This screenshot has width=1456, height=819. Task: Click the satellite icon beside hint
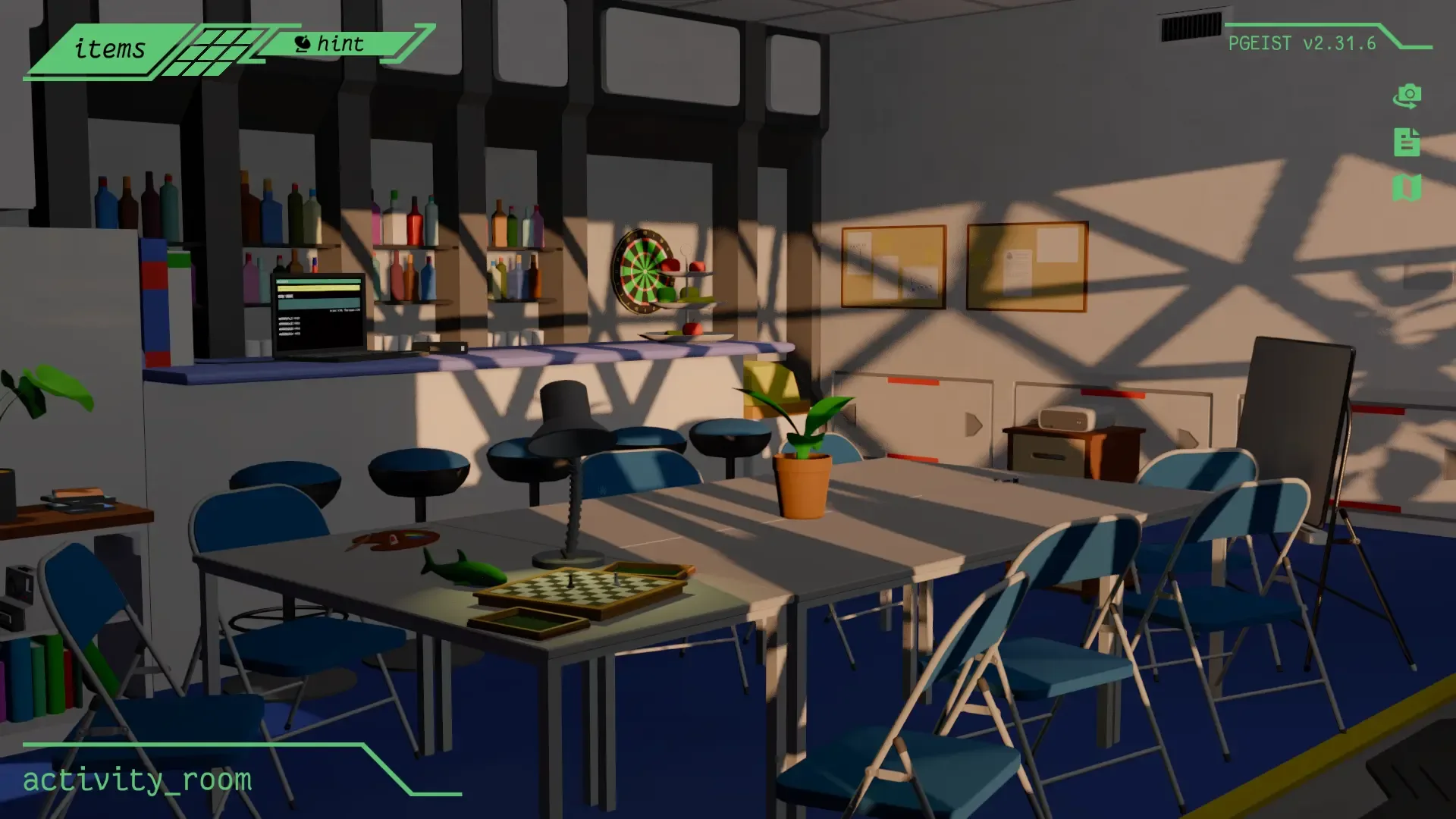(x=303, y=43)
